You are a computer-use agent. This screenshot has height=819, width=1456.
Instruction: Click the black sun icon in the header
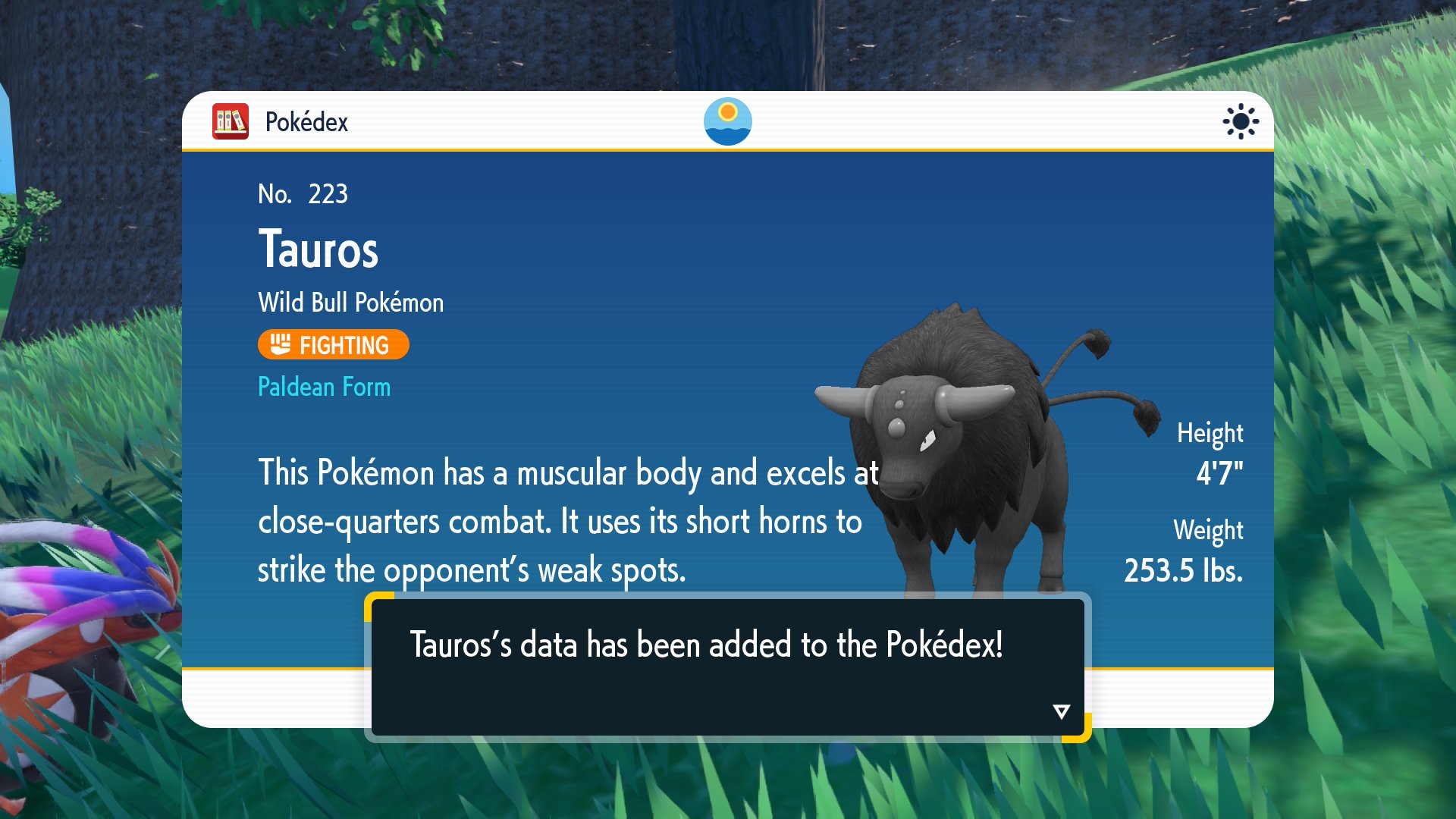(1241, 121)
